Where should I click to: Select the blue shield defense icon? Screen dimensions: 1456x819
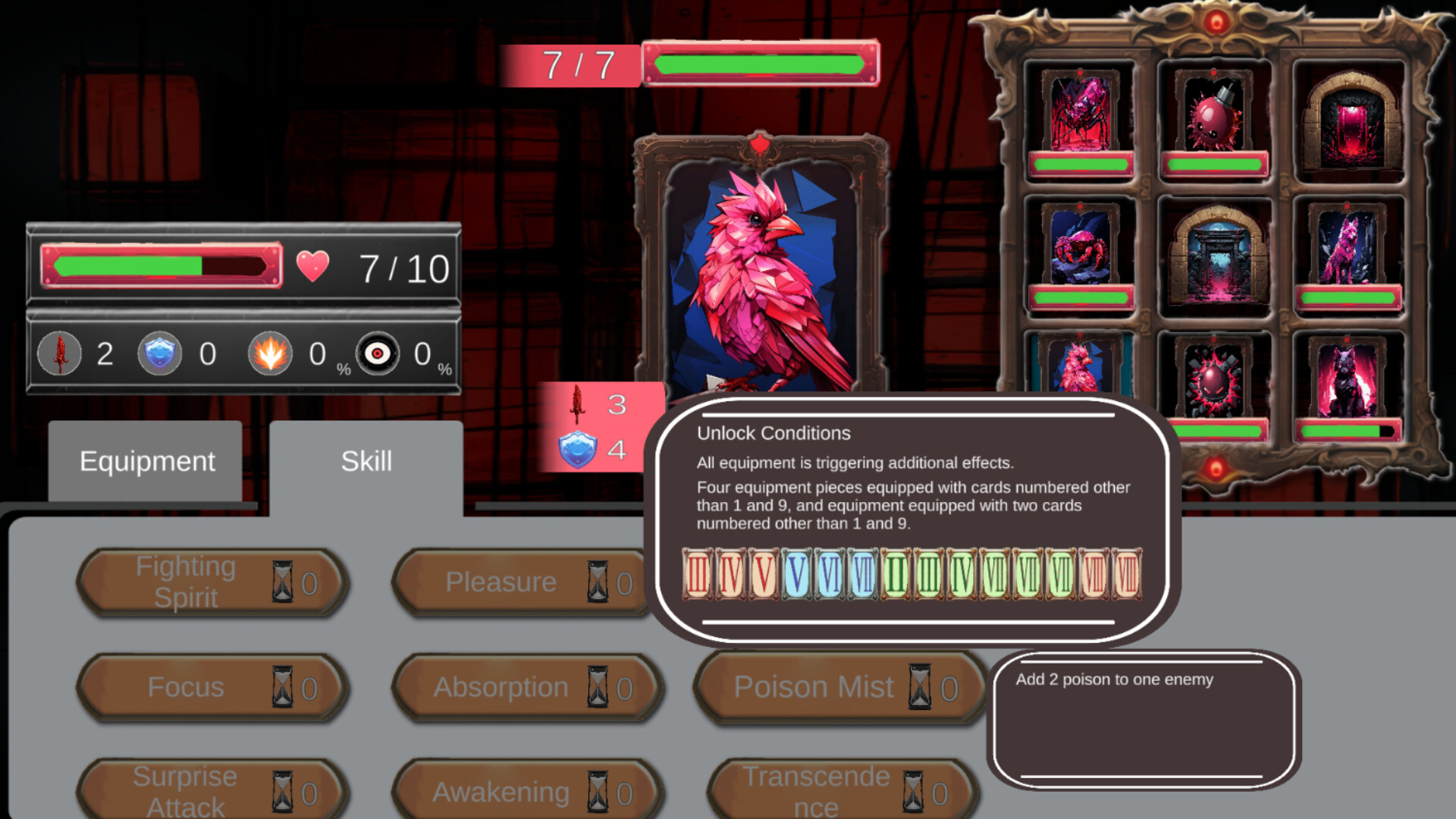click(x=161, y=353)
